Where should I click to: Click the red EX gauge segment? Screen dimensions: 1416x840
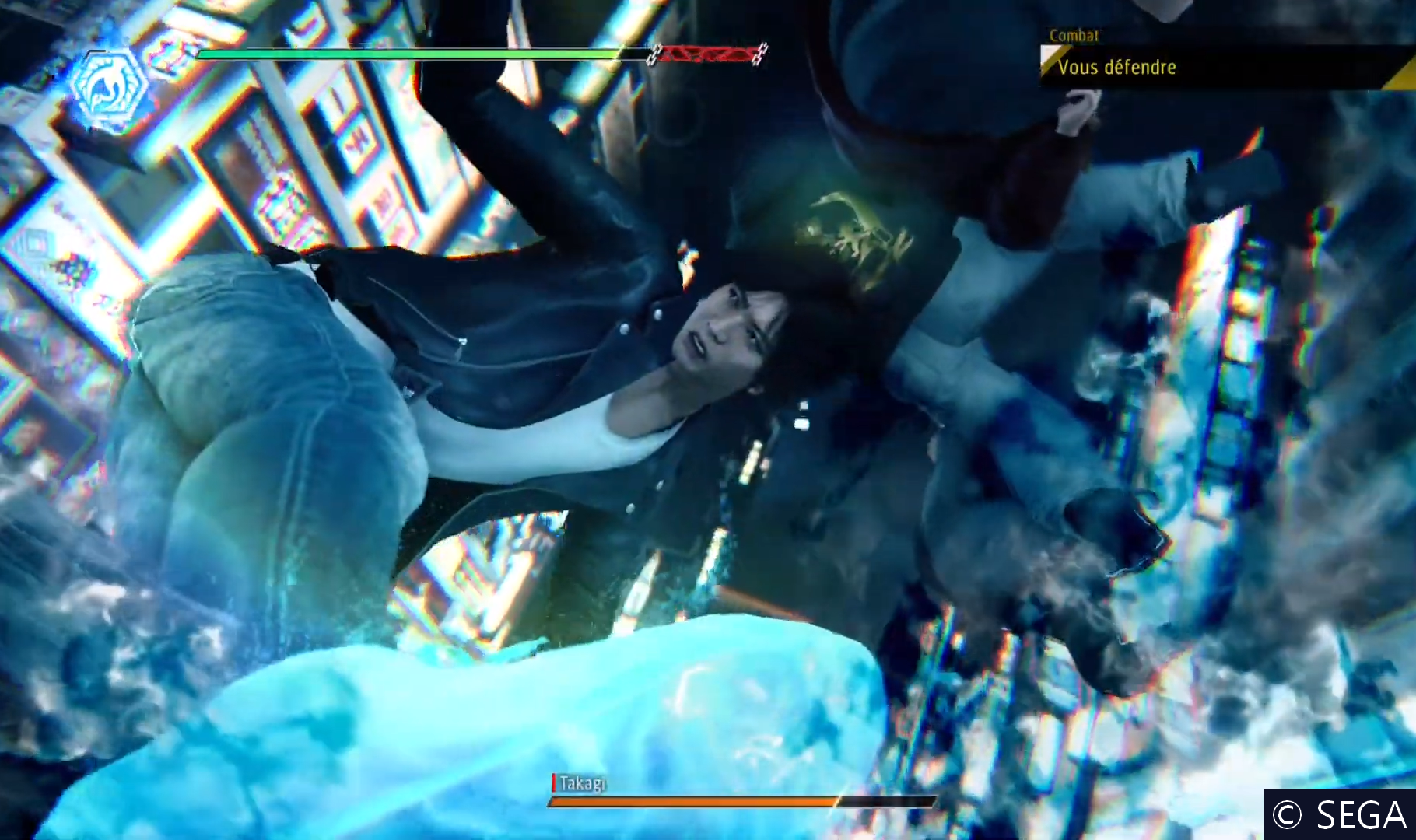704,56
